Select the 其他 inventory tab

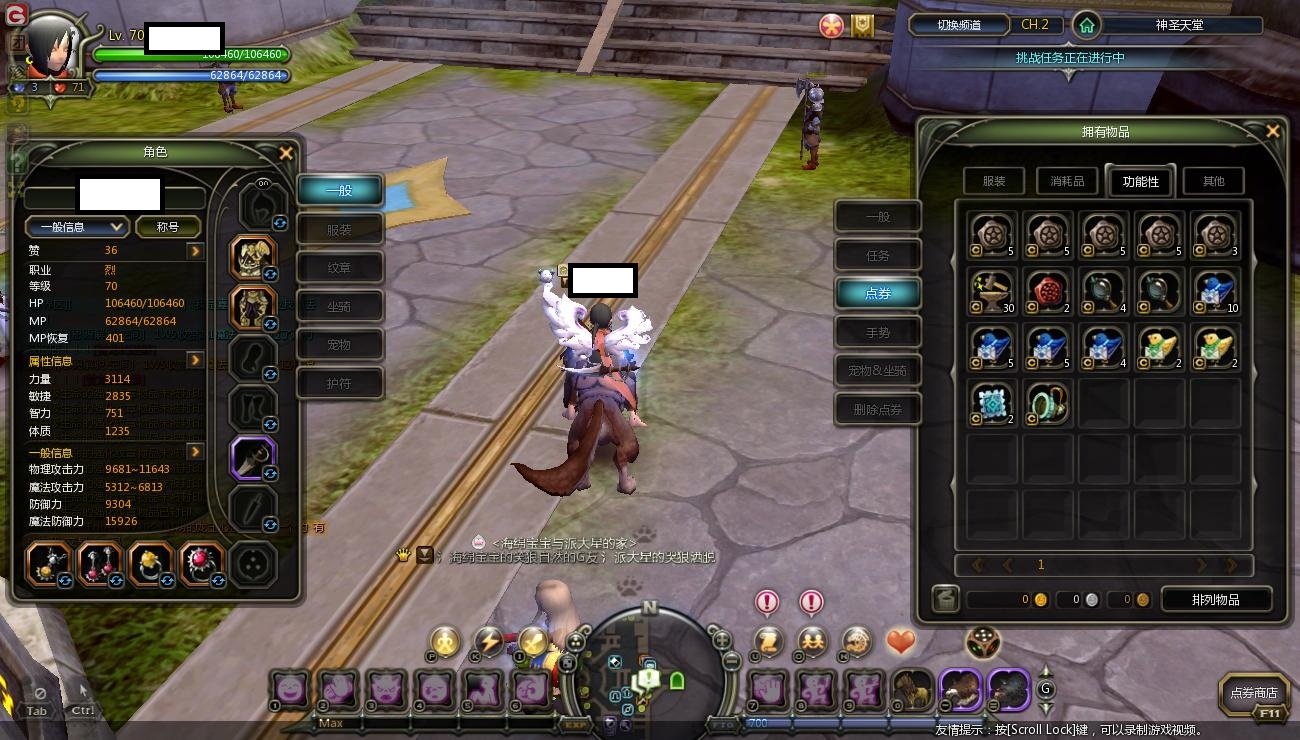pos(1213,181)
